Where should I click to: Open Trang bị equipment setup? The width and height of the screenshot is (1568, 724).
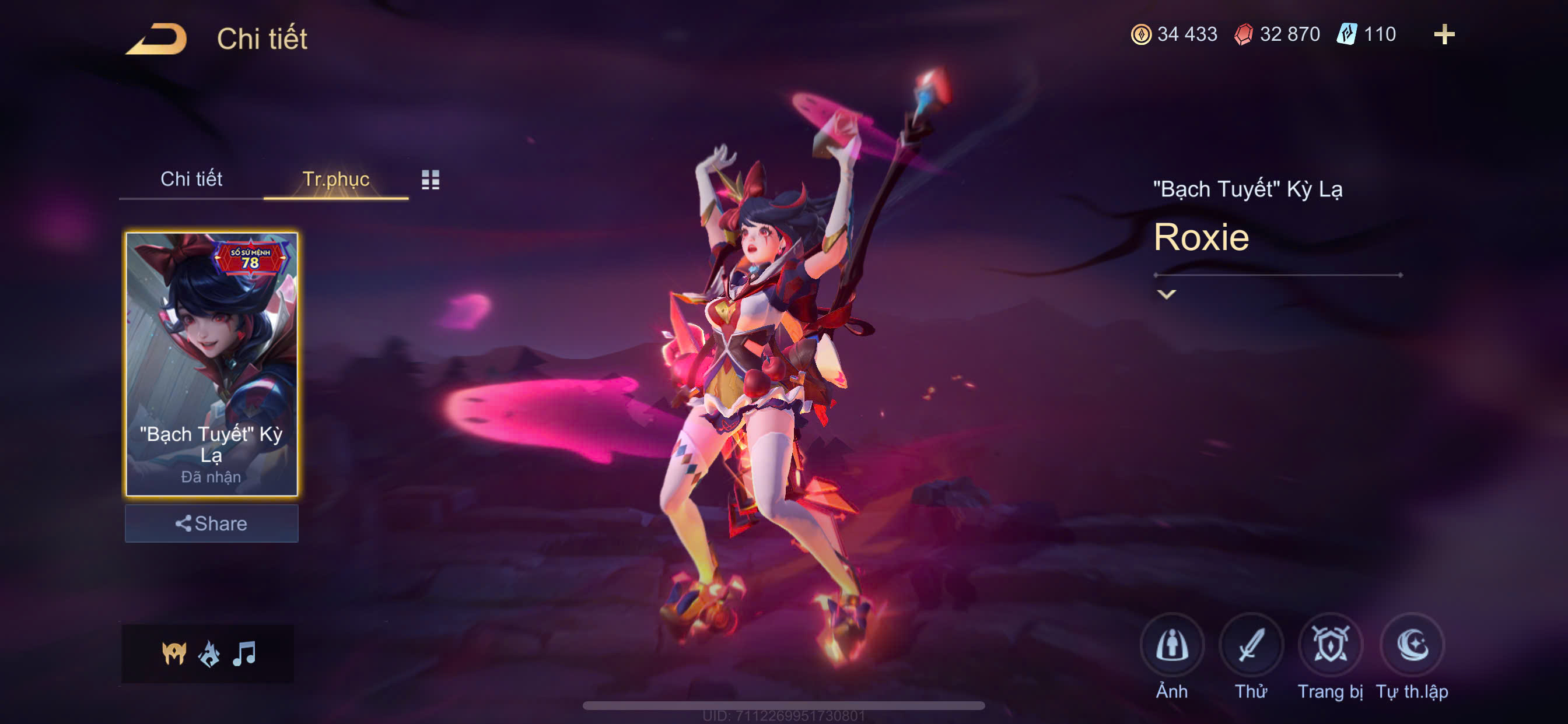[1329, 646]
